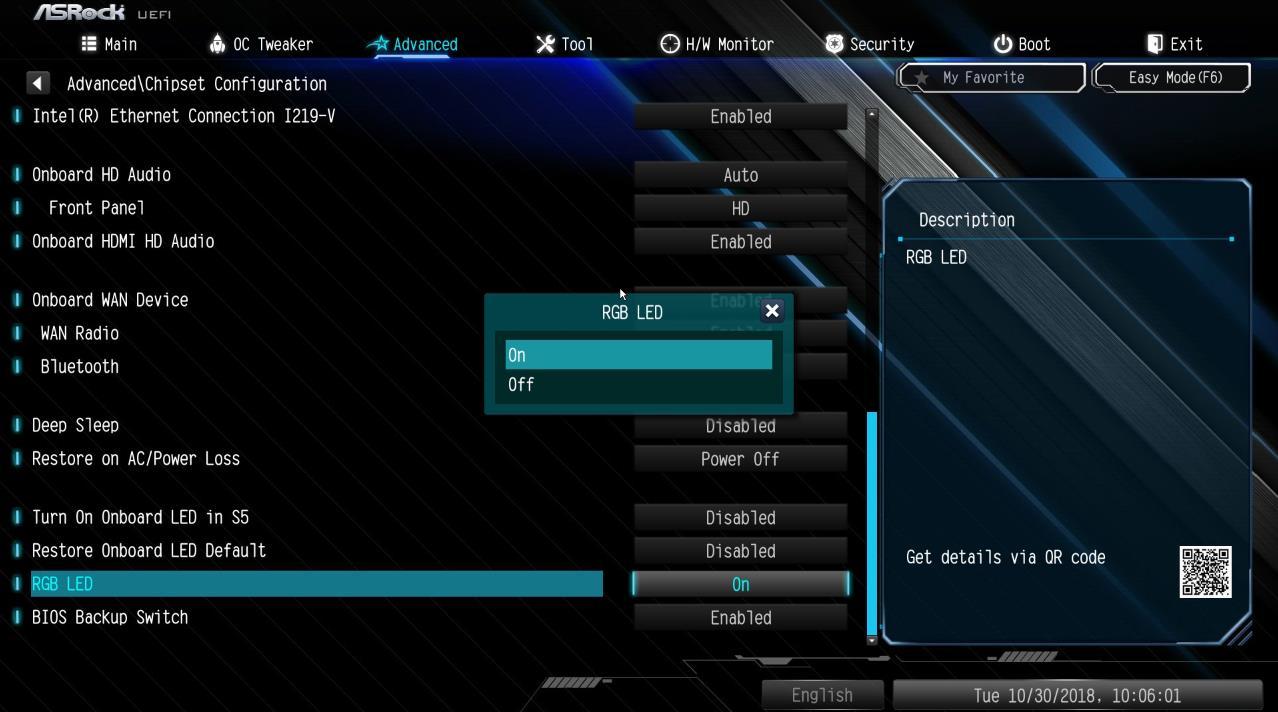Select the Exit tab
Viewport: 1278px width, 712px height.
(1175, 44)
